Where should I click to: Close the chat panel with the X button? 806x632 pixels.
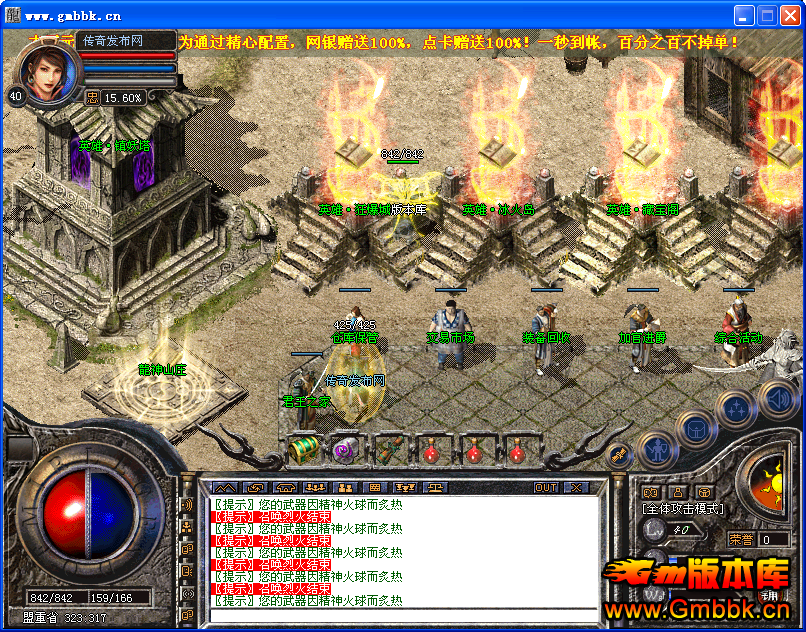(576, 488)
